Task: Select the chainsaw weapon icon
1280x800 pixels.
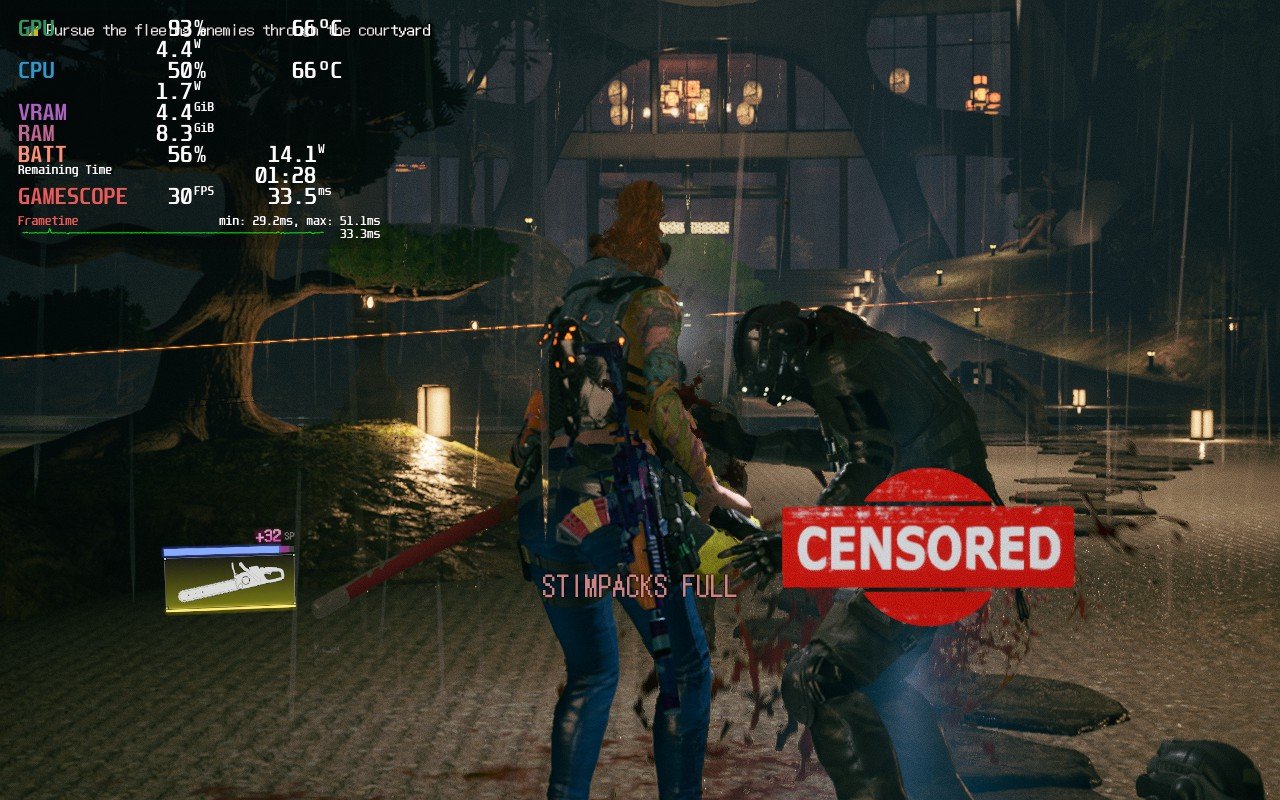Action: pos(230,582)
